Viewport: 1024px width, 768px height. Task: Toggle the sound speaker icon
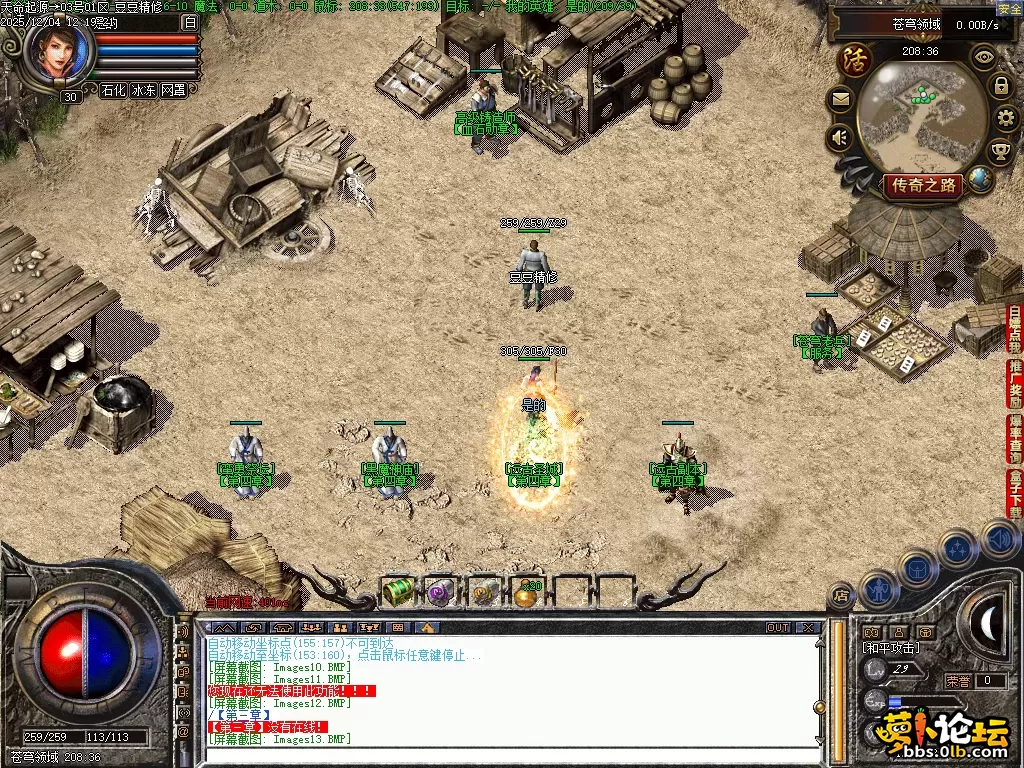click(840, 137)
